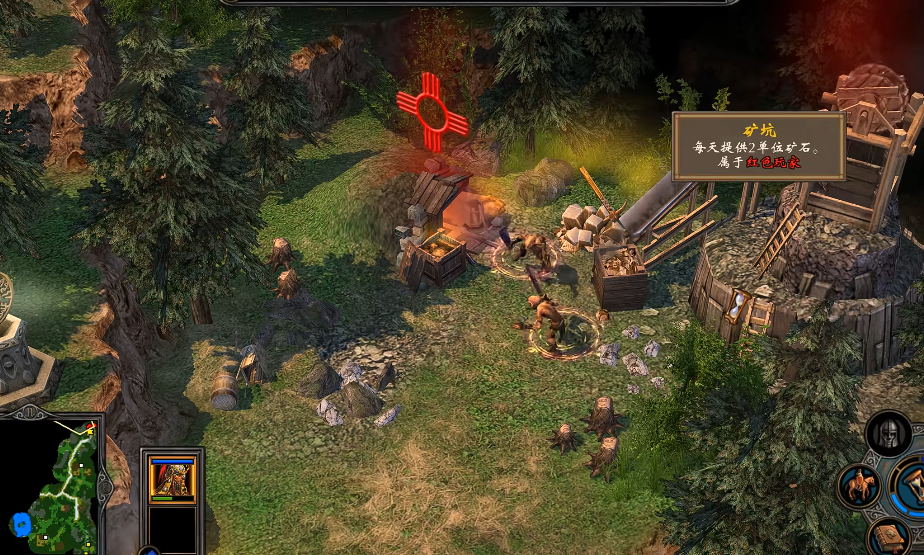The height and width of the screenshot is (555, 924).
Task: Click the mounted hero move button
Action: [x=858, y=486]
